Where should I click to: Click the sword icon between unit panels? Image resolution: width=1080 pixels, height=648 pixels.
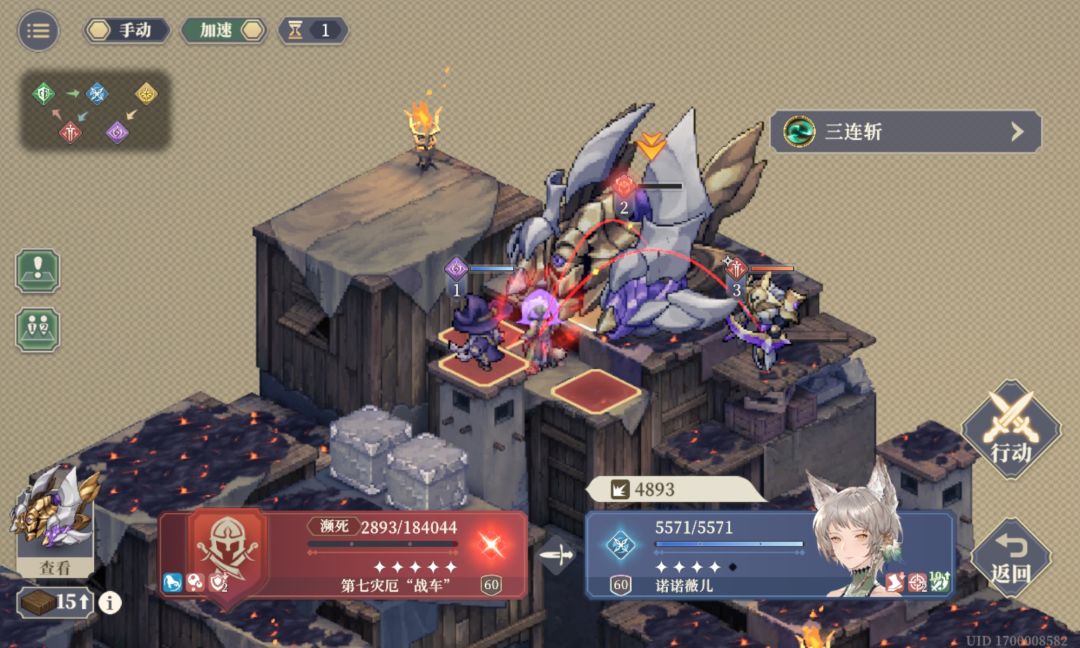coord(557,553)
